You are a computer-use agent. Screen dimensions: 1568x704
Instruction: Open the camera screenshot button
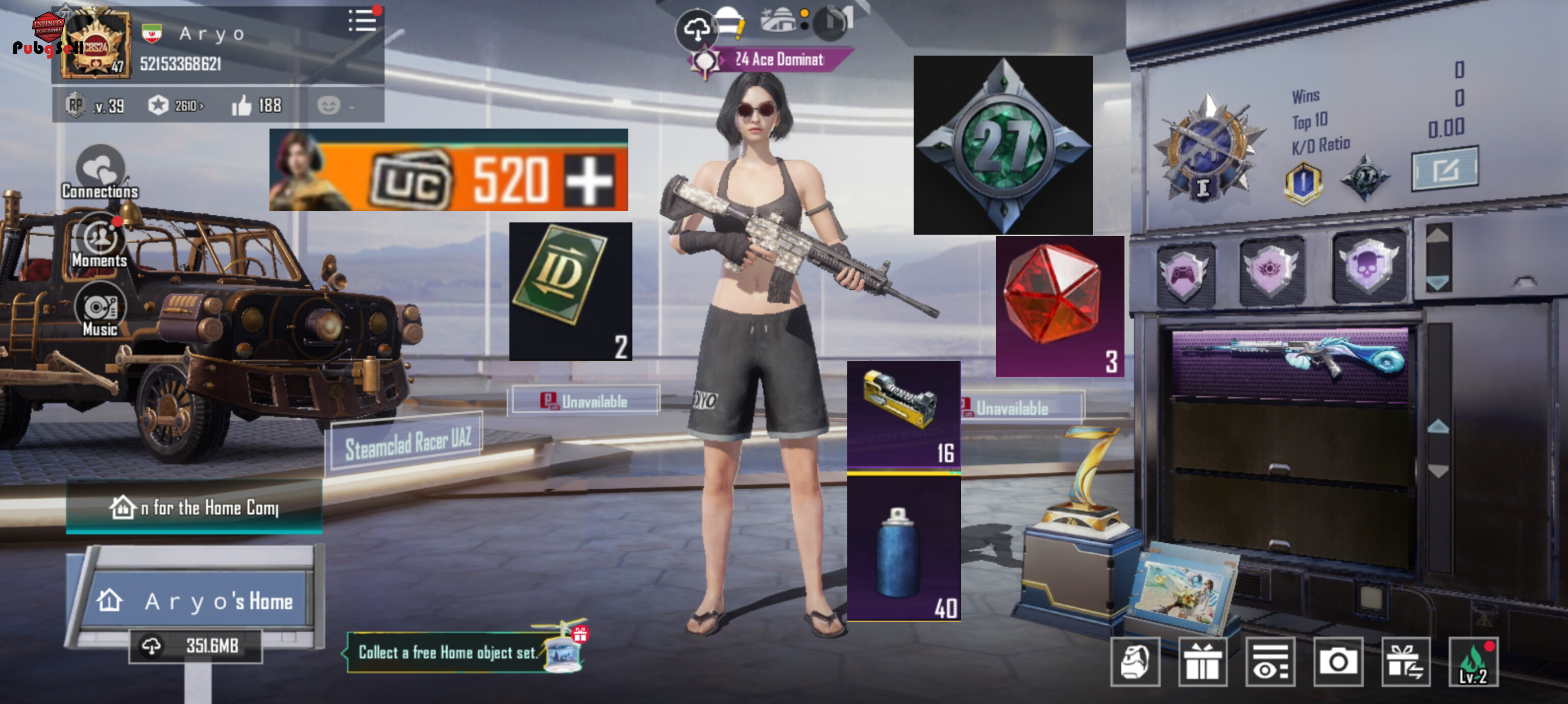click(1337, 662)
